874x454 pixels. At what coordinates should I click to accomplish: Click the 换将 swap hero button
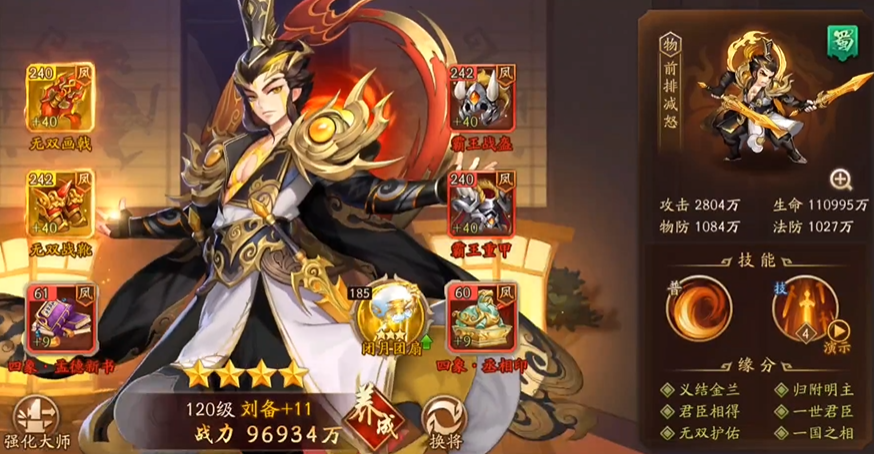tap(443, 421)
